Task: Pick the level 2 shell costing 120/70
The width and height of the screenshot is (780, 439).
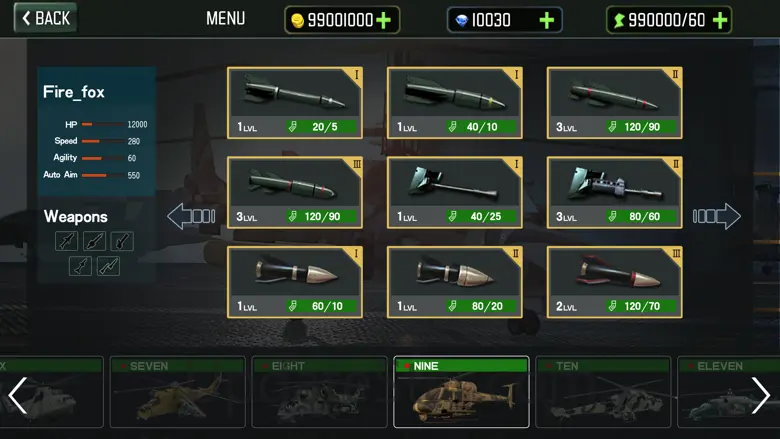Action: click(614, 282)
